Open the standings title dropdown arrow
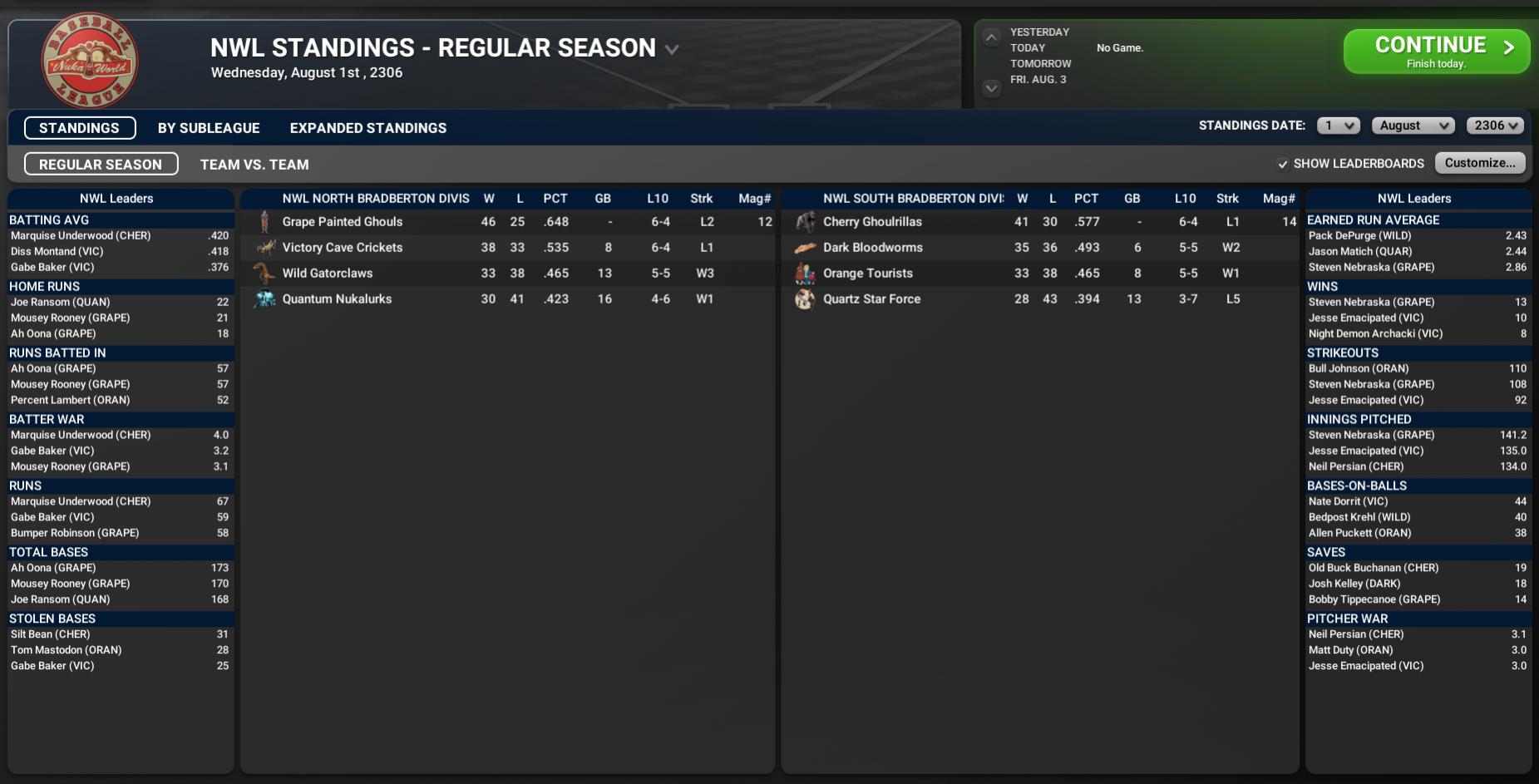Image resolution: width=1539 pixels, height=784 pixels. pyautogui.click(x=672, y=50)
